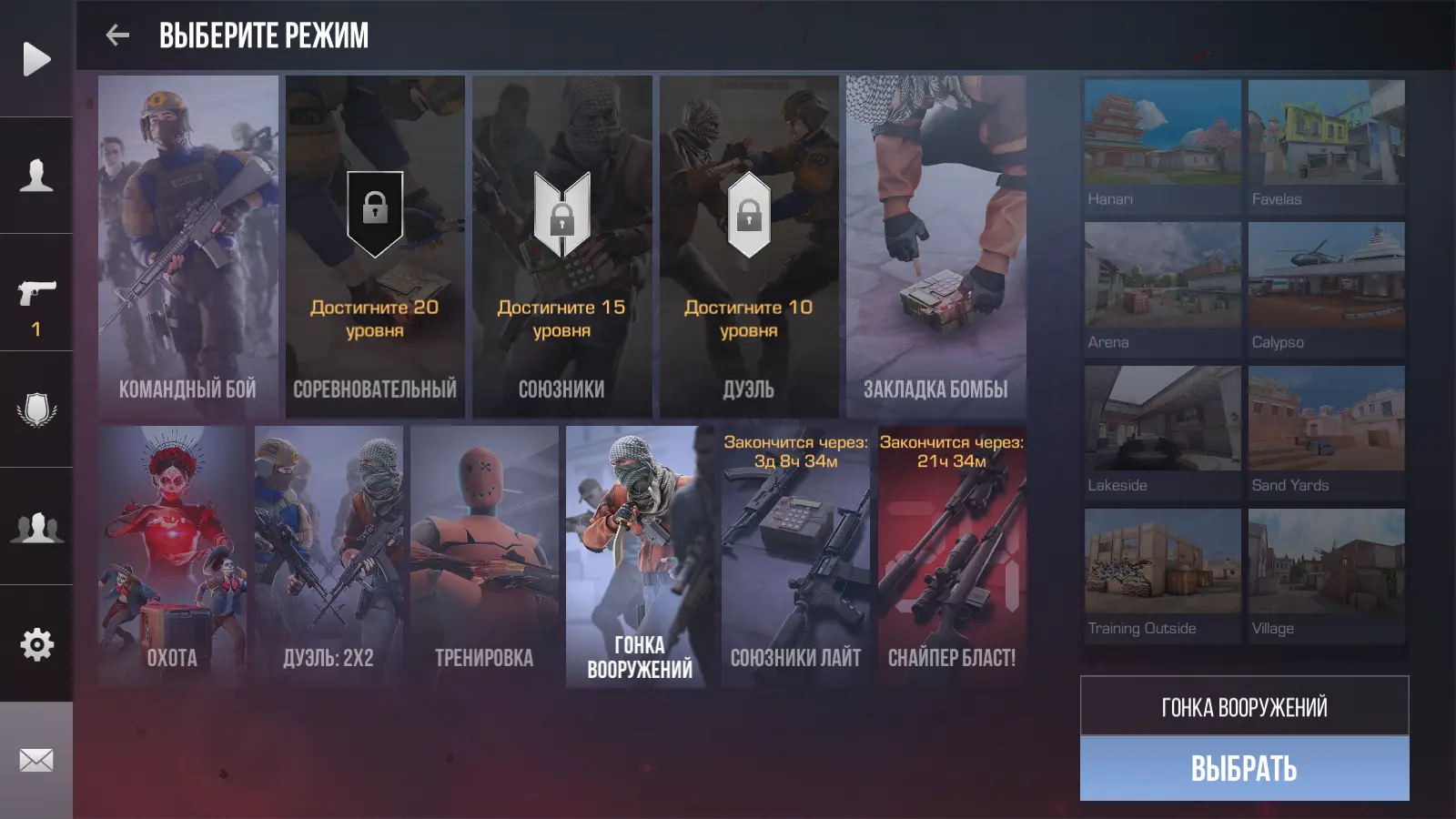
Task: Choose the Союзники Лайт event mode
Action: click(x=795, y=556)
